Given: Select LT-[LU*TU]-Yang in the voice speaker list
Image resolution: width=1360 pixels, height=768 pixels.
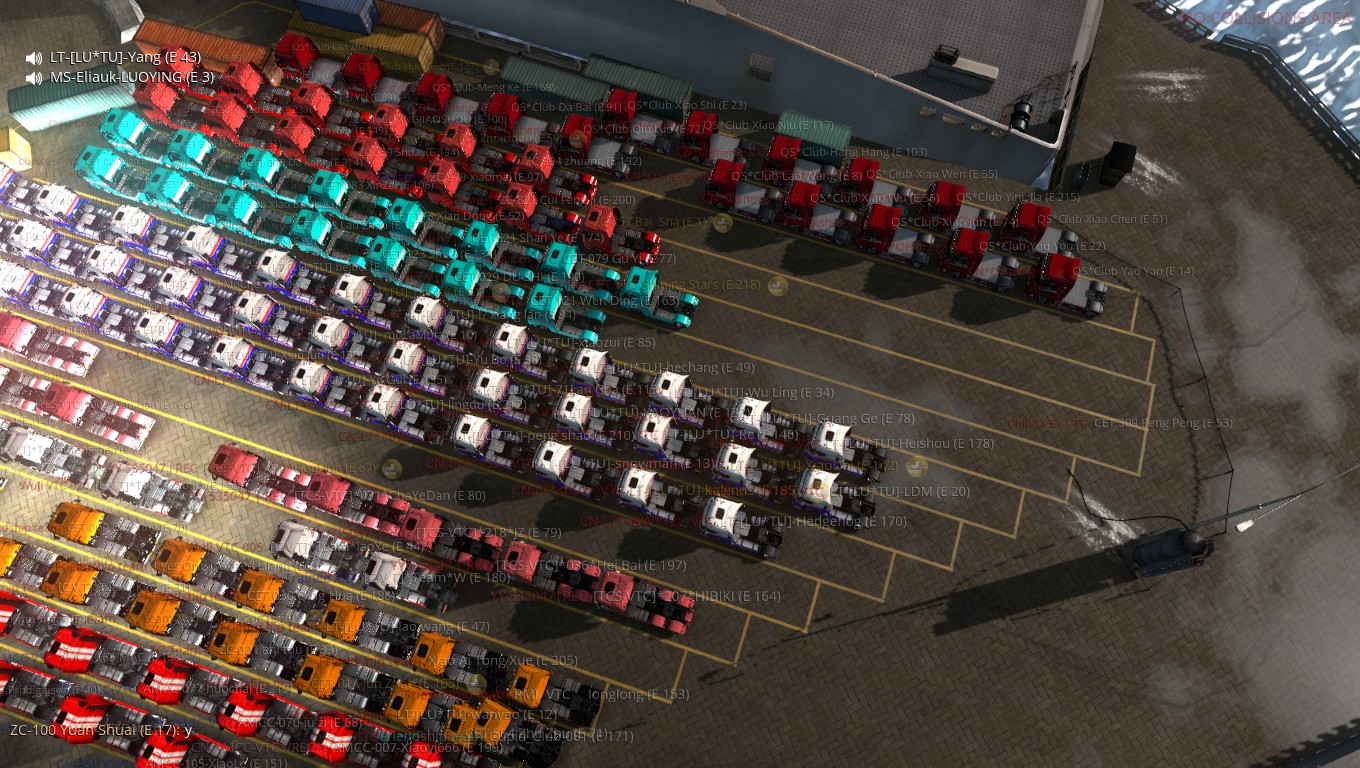Looking at the screenshot, I should click(124, 58).
